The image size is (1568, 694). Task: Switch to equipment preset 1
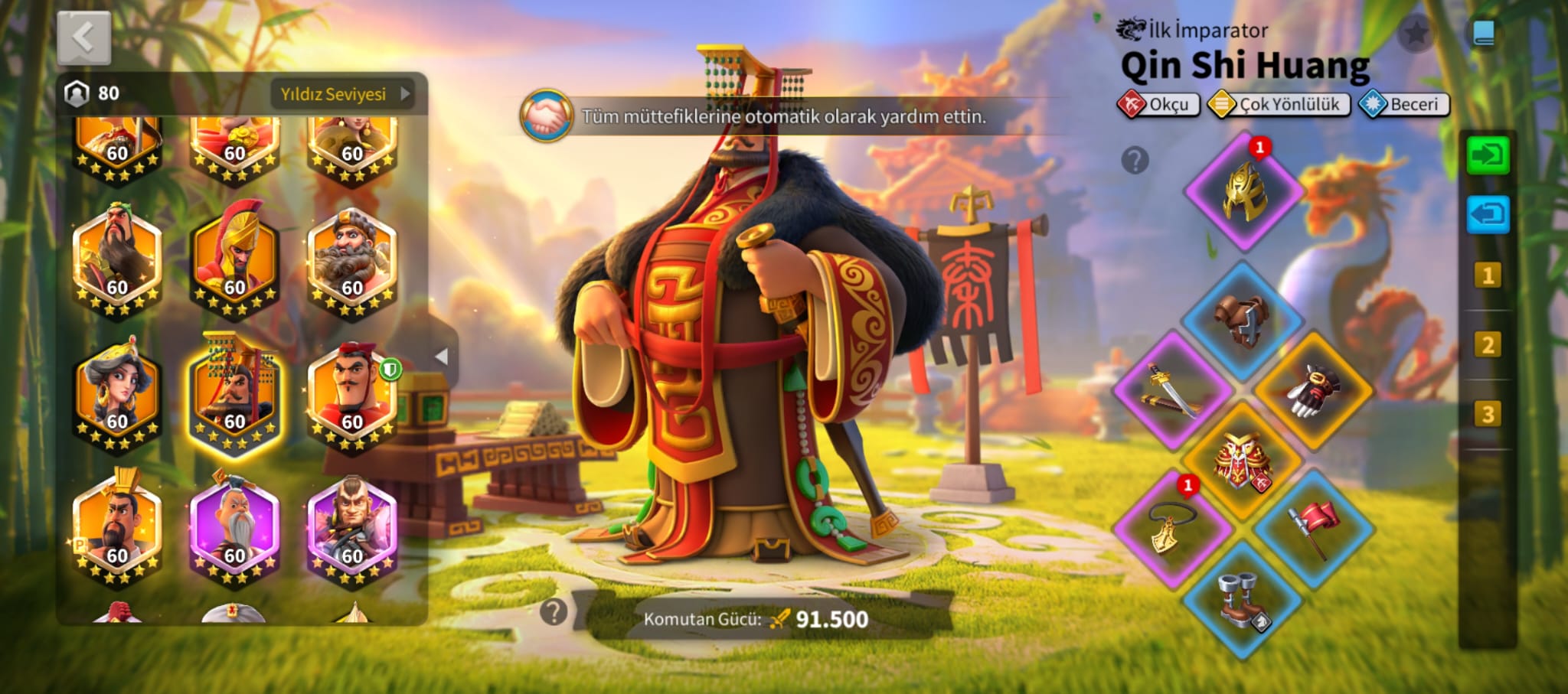click(x=1488, y=275)
